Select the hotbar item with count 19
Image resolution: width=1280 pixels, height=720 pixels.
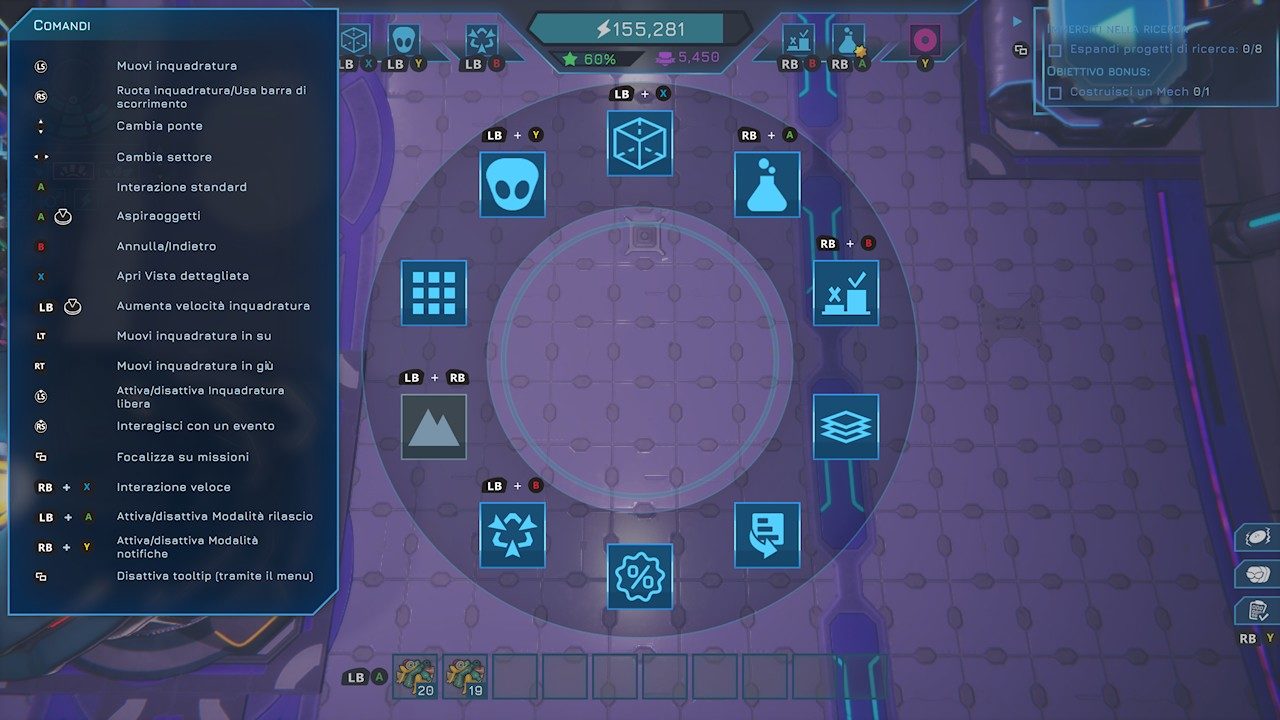[465, 677]
